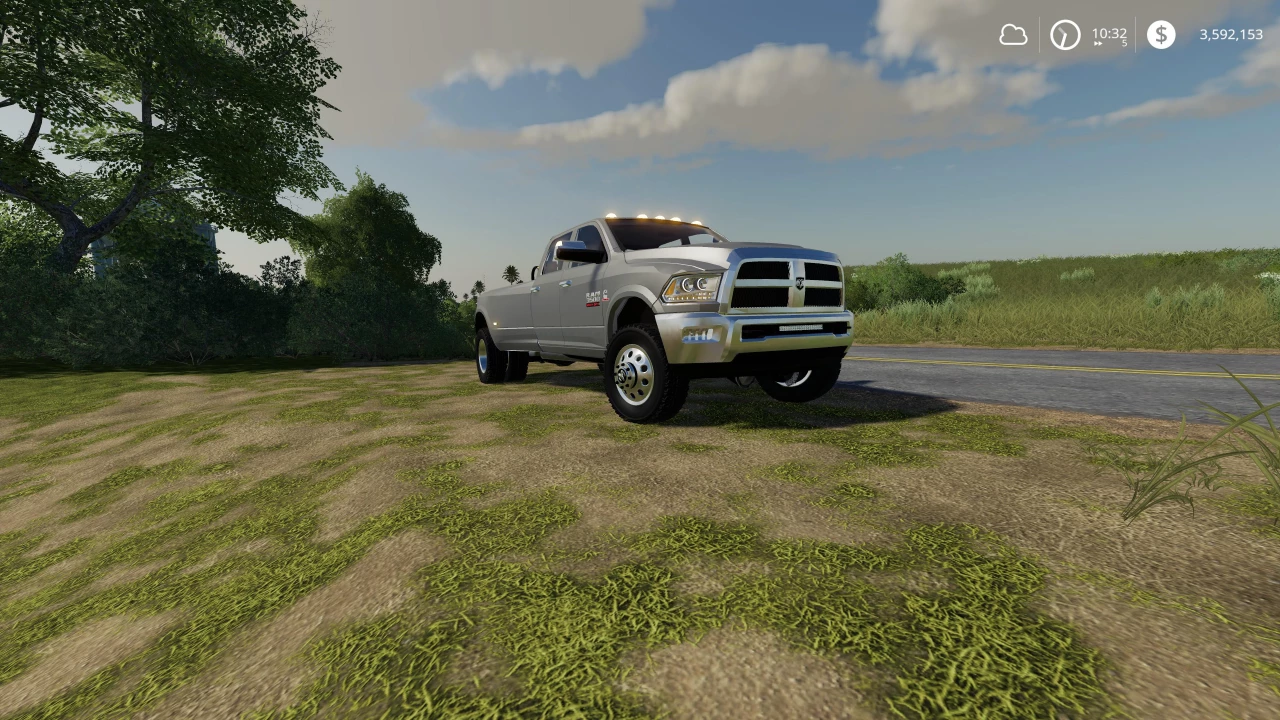Click the divider between clock and money
The width and height of the screenshot is (1280, 720).
pyautogui.click(x=1136, y=35)
